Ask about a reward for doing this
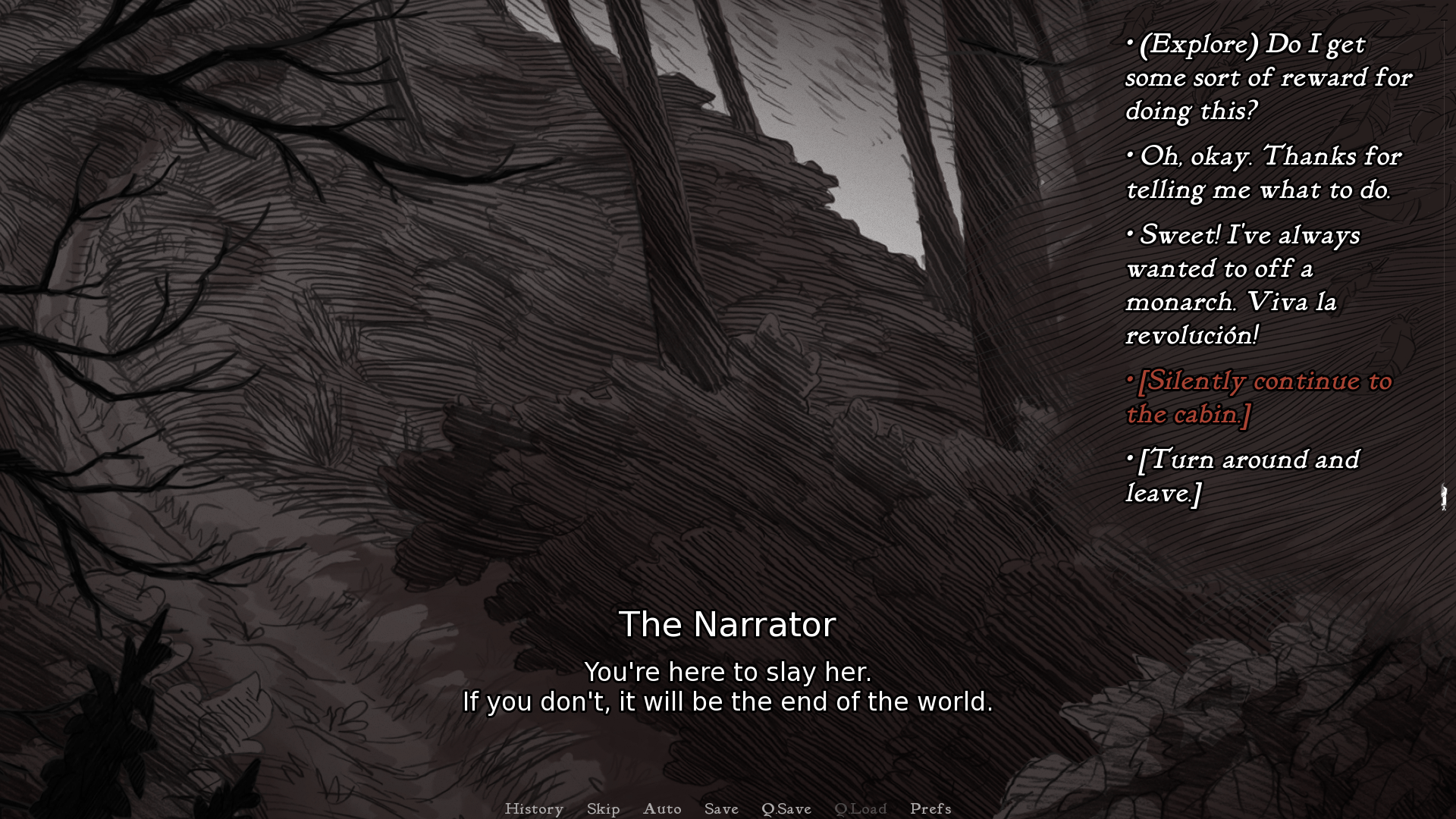The image size is (1456, 819). point(1268,77)
